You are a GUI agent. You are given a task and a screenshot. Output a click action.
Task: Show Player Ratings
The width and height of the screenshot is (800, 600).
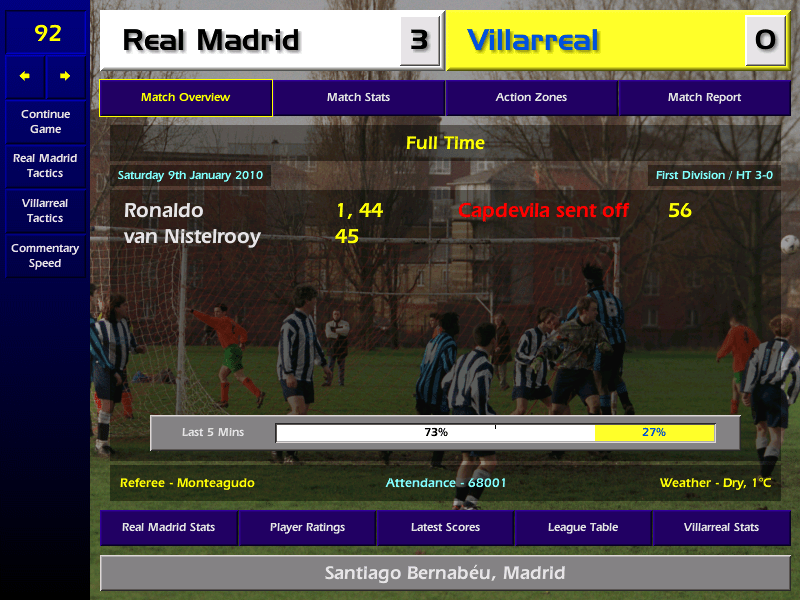click(x=307, y=527)
